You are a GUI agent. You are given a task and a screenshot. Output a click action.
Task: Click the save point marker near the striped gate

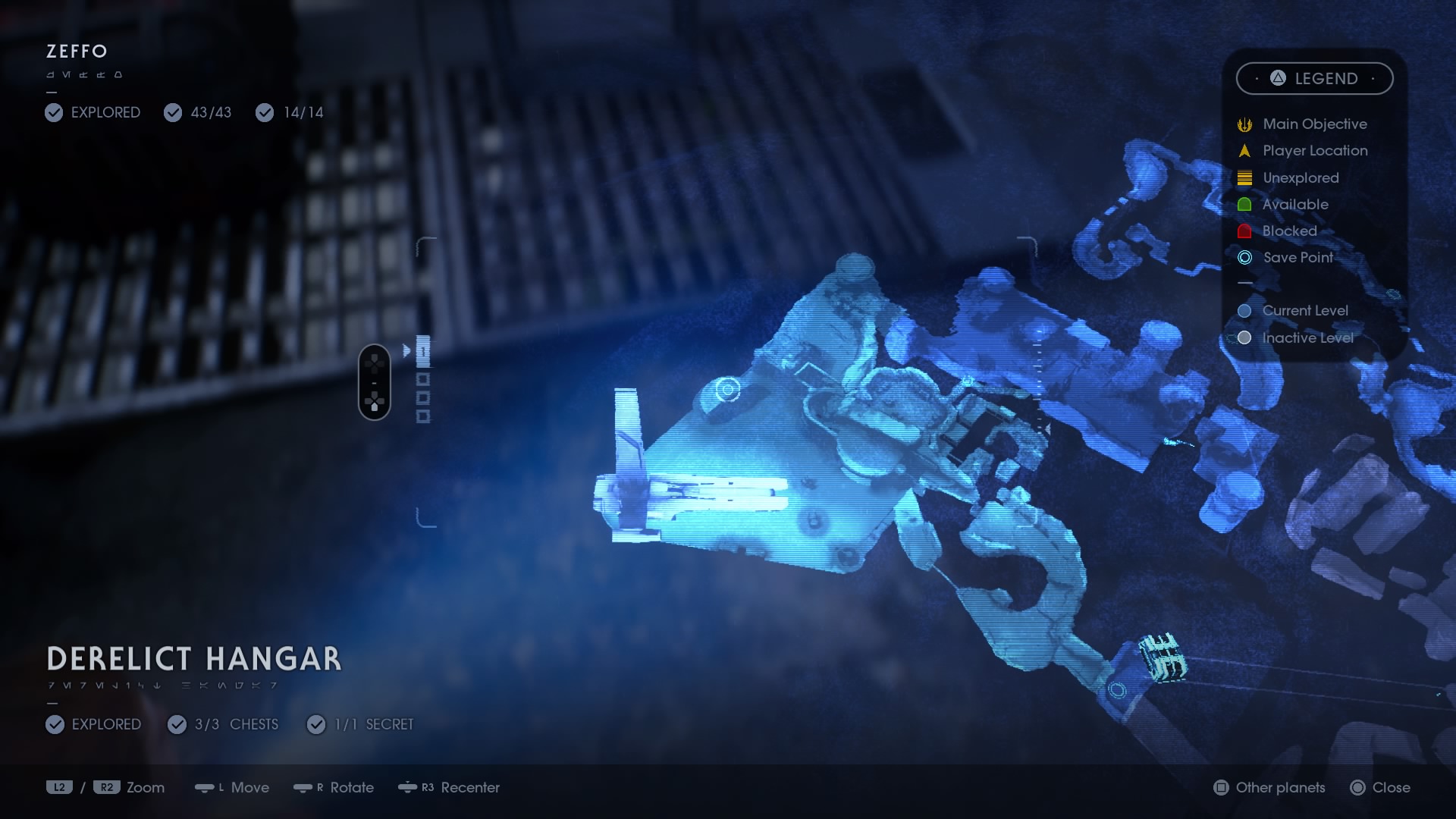click(x=1116, y=689)
